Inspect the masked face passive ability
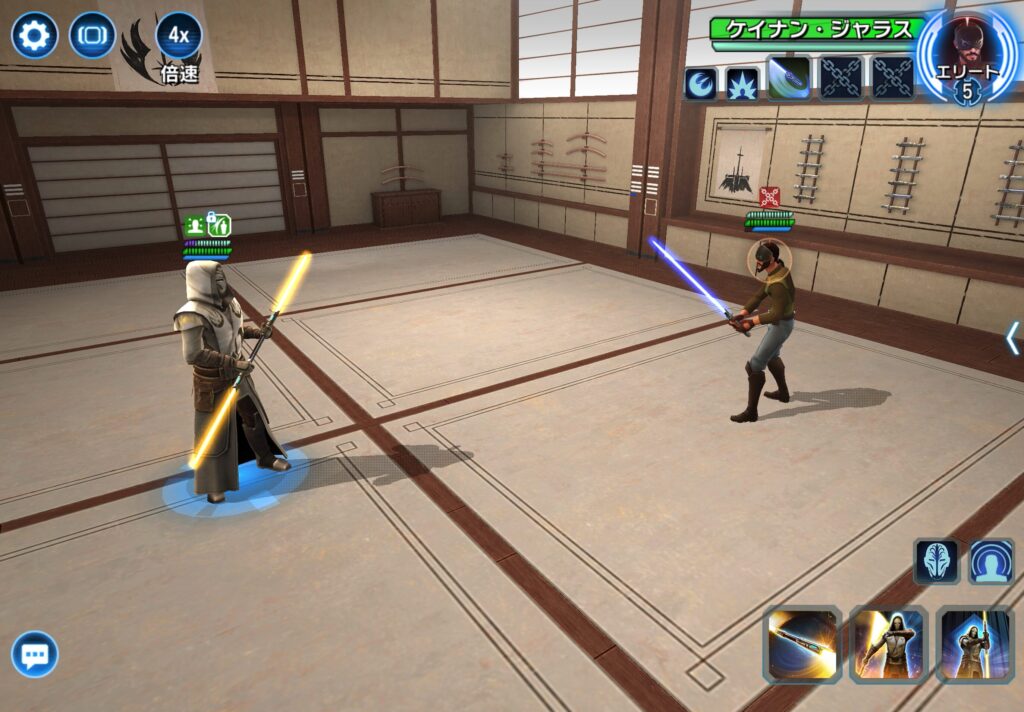Image resolution: width=1024 pixels, height=712 pixels. coord(936,561)
